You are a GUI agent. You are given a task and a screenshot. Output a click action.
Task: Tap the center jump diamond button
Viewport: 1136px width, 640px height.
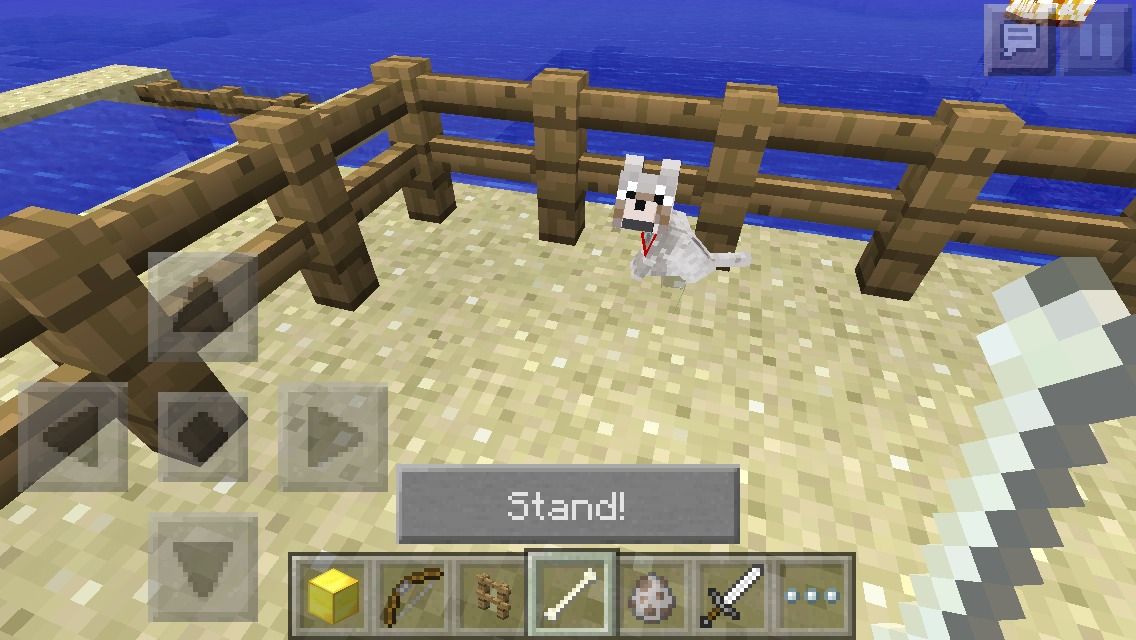click(203, 436)
